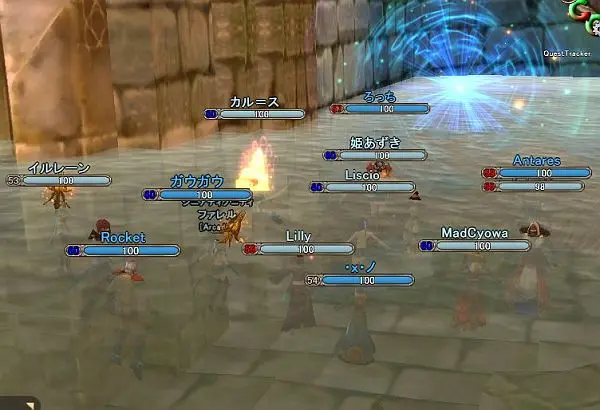This screenshot has height=410, width=600.
Task: Select the 姫あずき nameplate
Action: pyautogui.click(x=375, y=143)
